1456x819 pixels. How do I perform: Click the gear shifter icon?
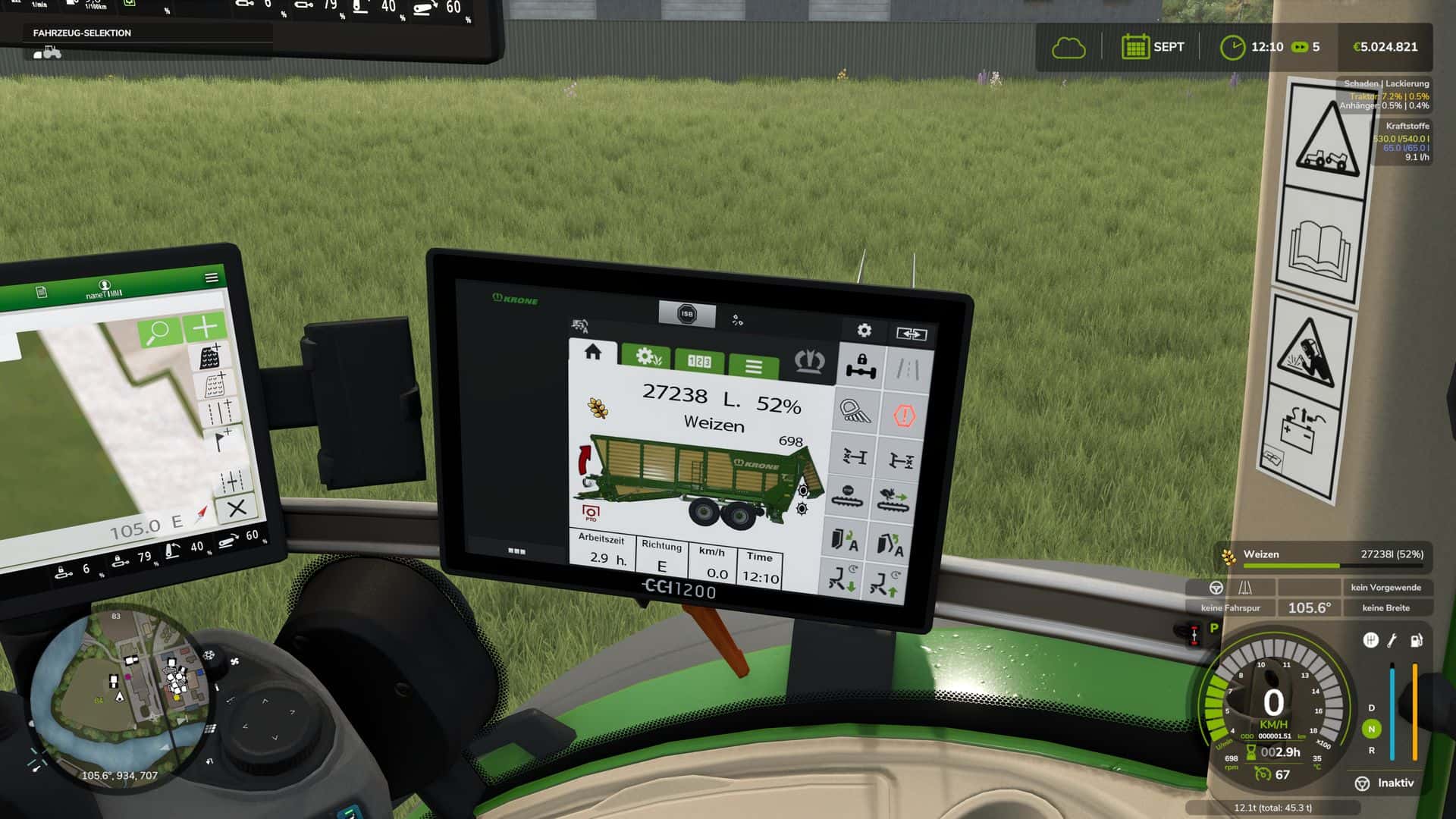1370,640
